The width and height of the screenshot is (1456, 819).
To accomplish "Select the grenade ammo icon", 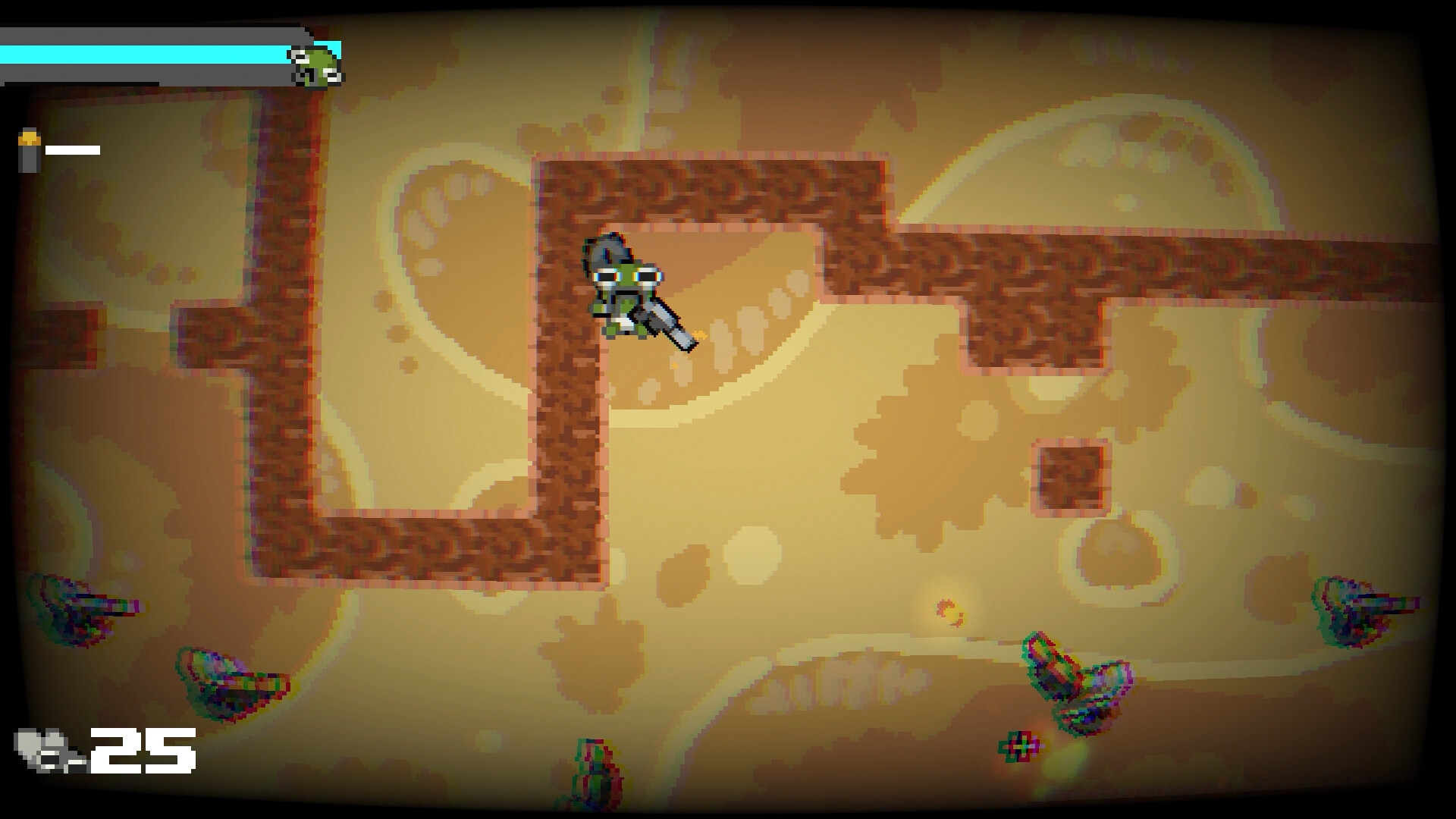I will click(29, 146).
